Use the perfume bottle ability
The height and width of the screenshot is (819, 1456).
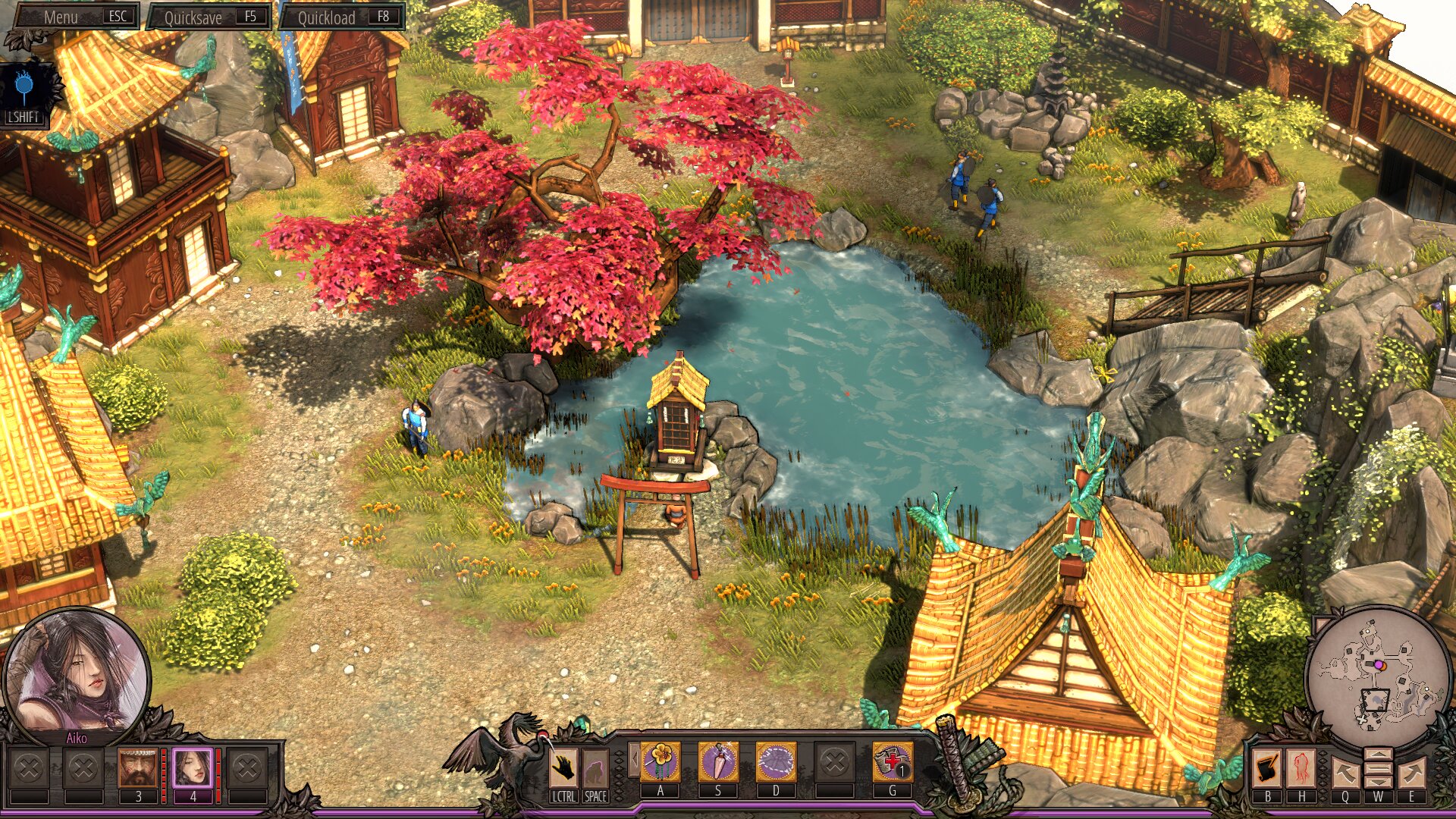tap(718, 761)
